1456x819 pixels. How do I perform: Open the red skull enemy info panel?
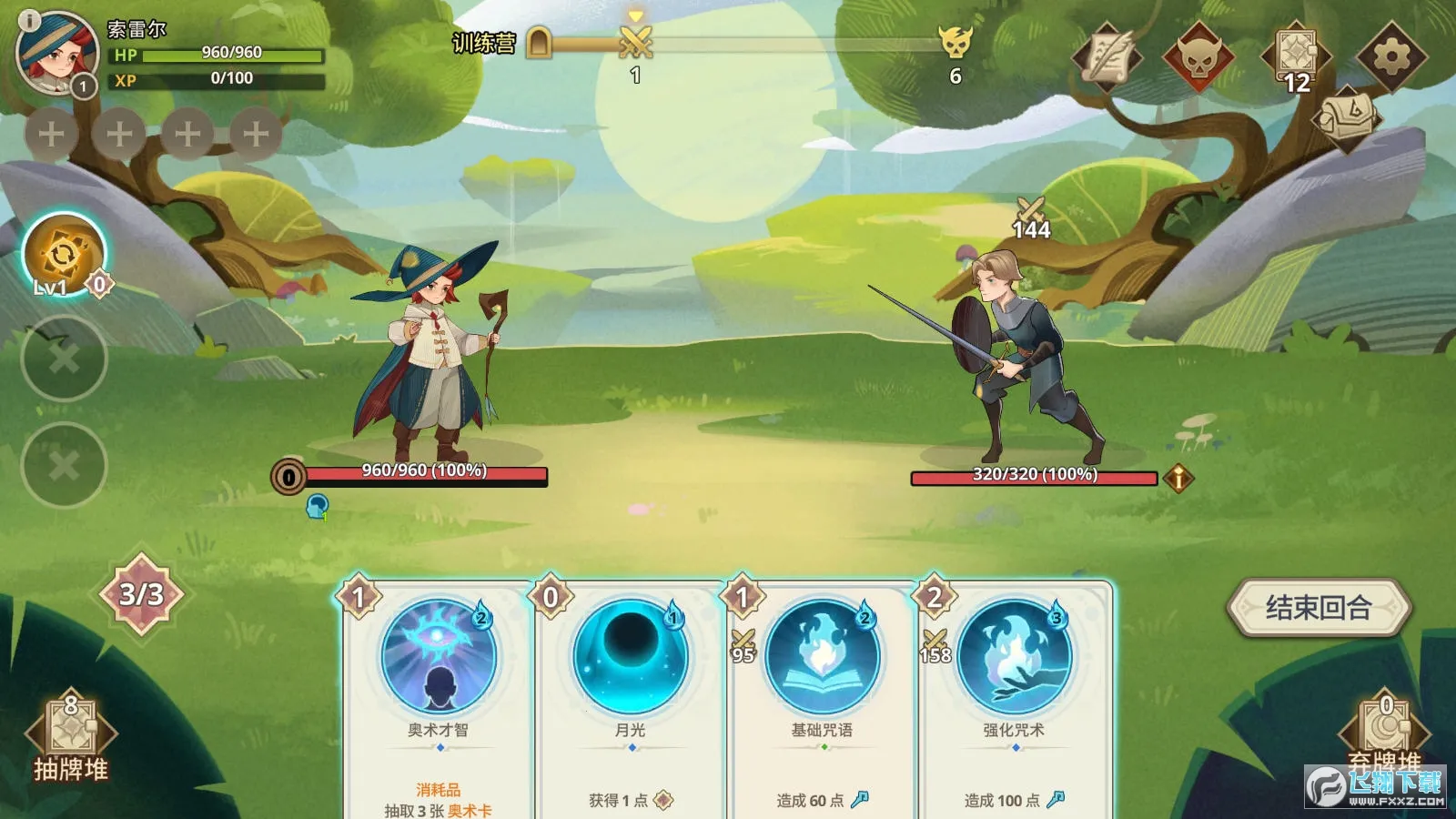(1201, 56)
